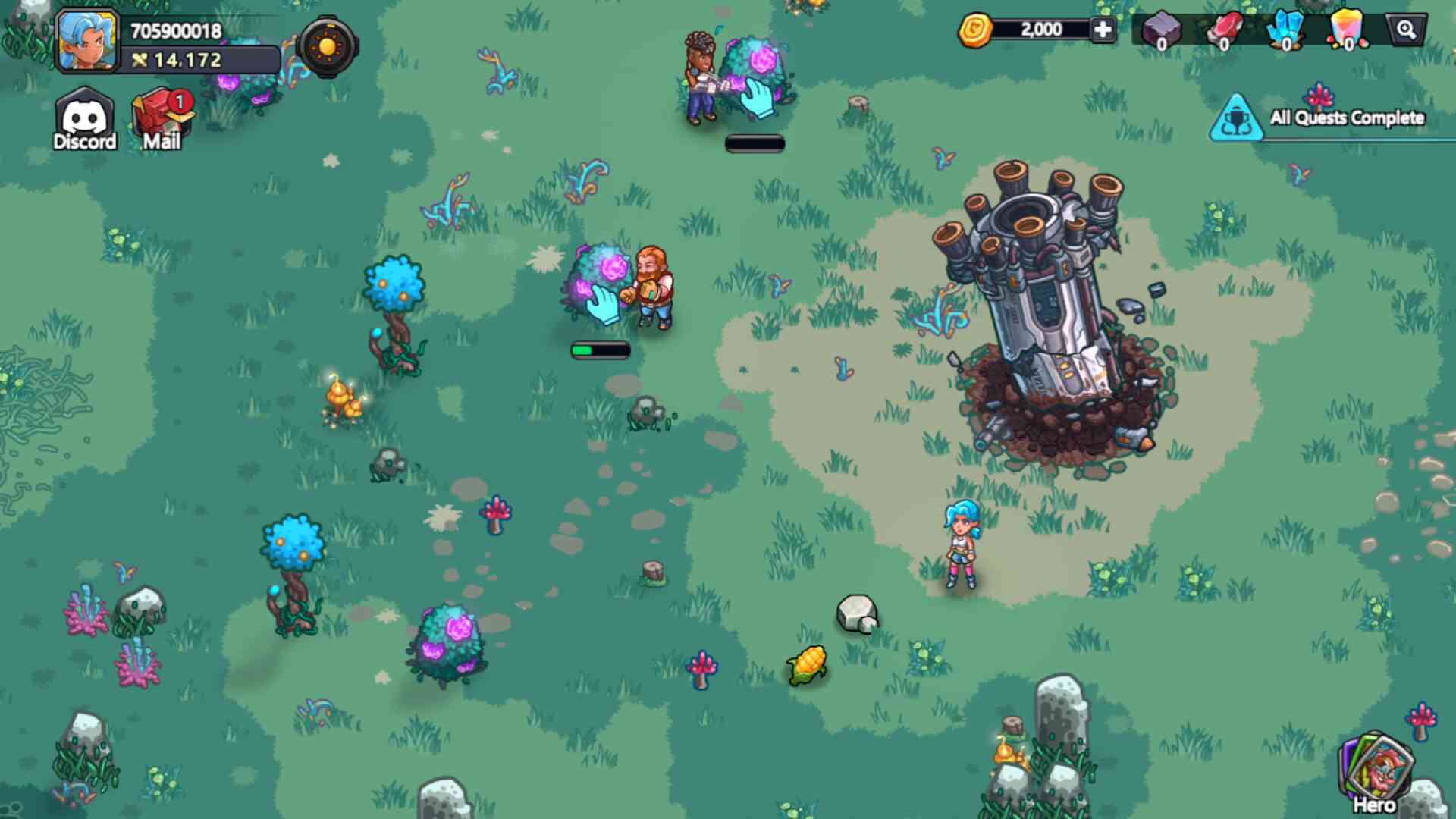Click the sun day-night dial

tap(328, 47)
